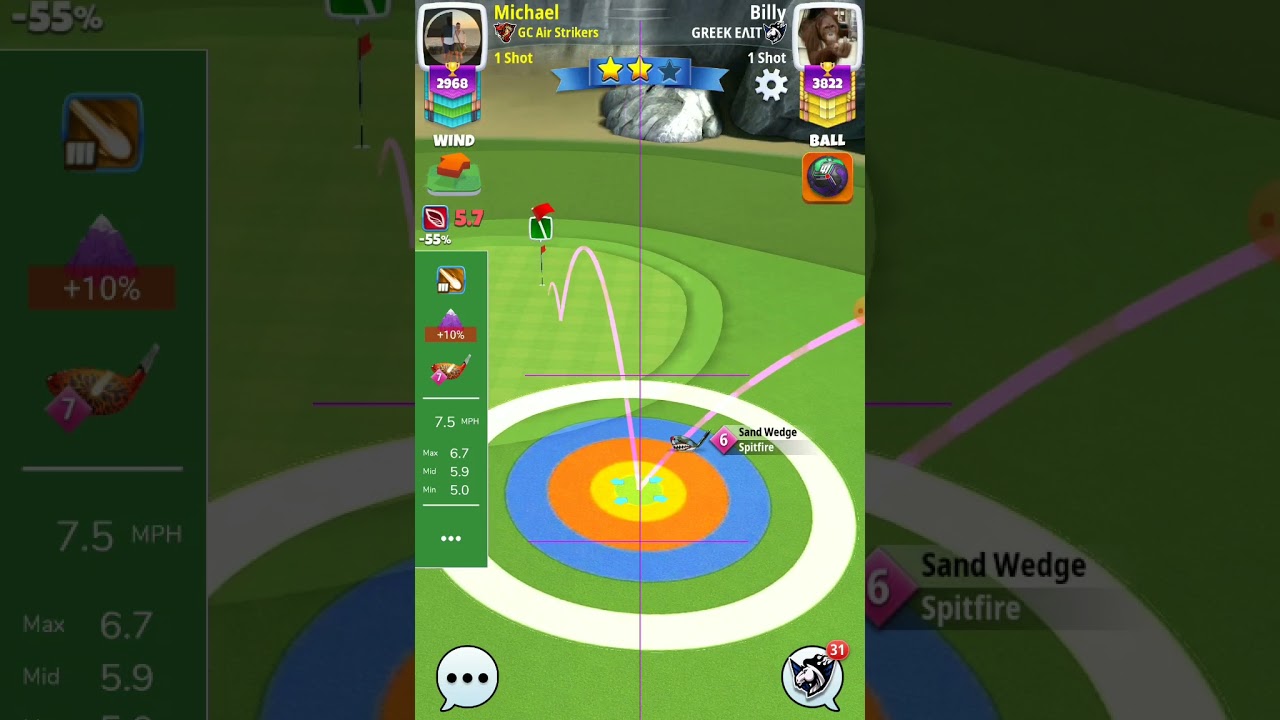Open the settings gear
Screen dimensions: 1280x720
(770, 86)
